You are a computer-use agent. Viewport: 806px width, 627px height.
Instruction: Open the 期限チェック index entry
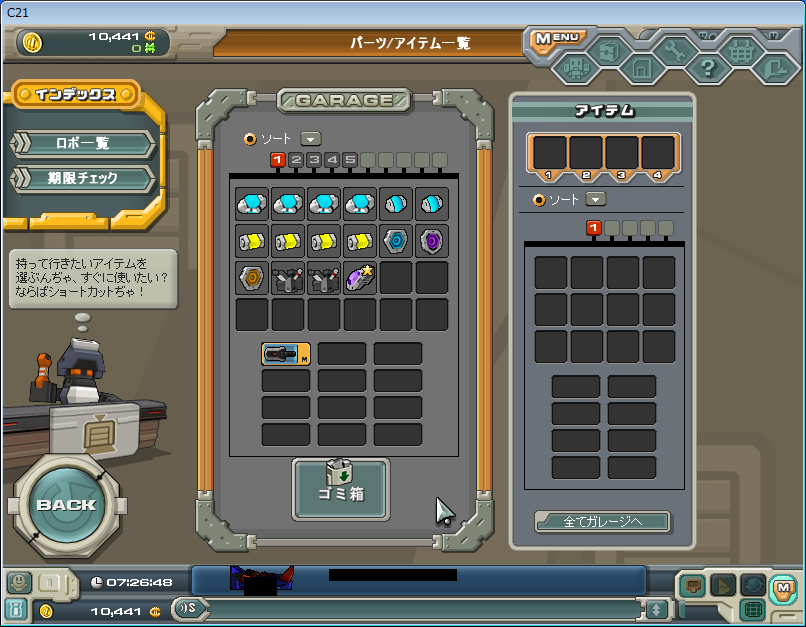point(82,179)
